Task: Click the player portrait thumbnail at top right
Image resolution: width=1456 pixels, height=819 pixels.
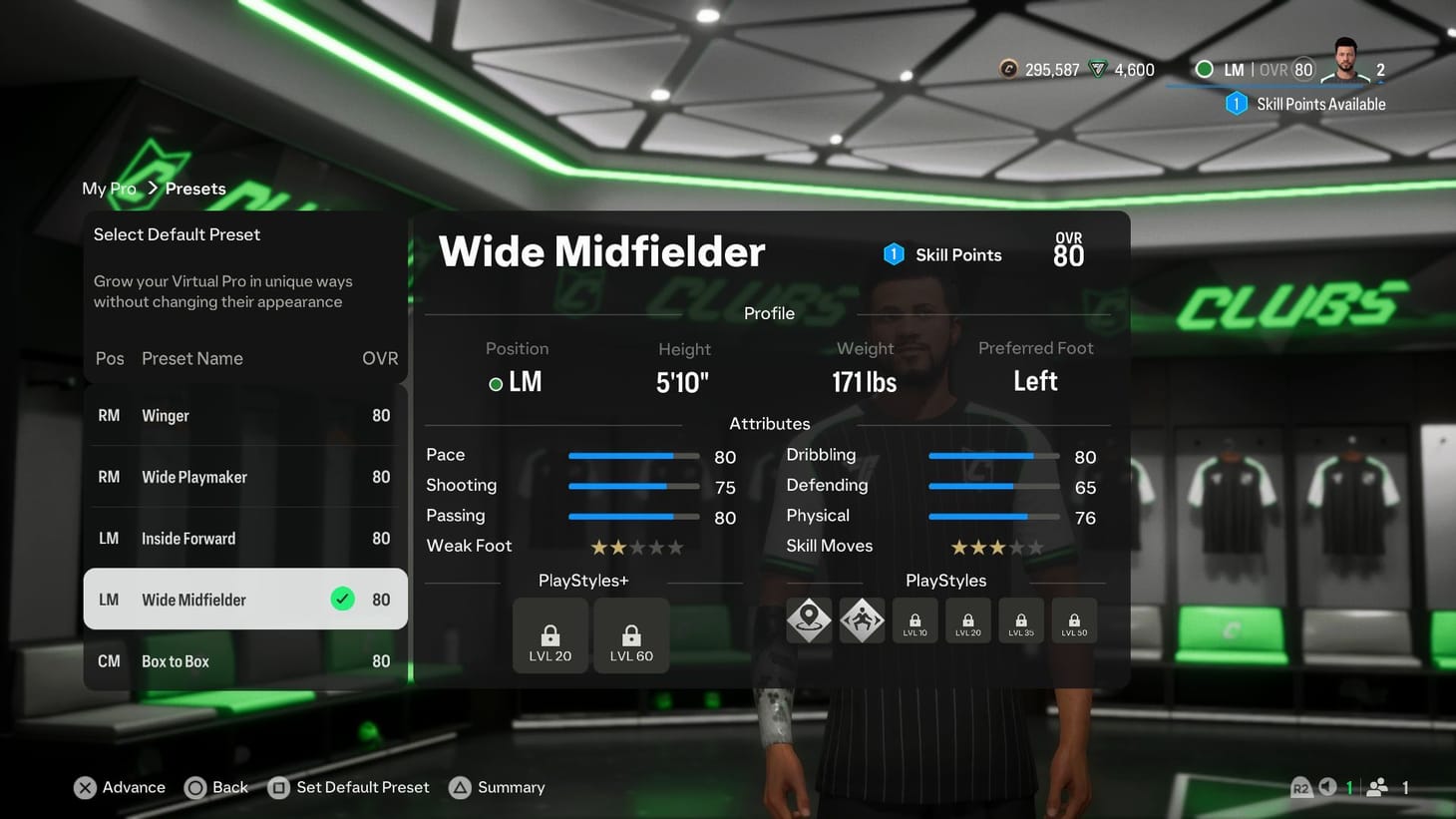Action: click(x=1344, y=61)
